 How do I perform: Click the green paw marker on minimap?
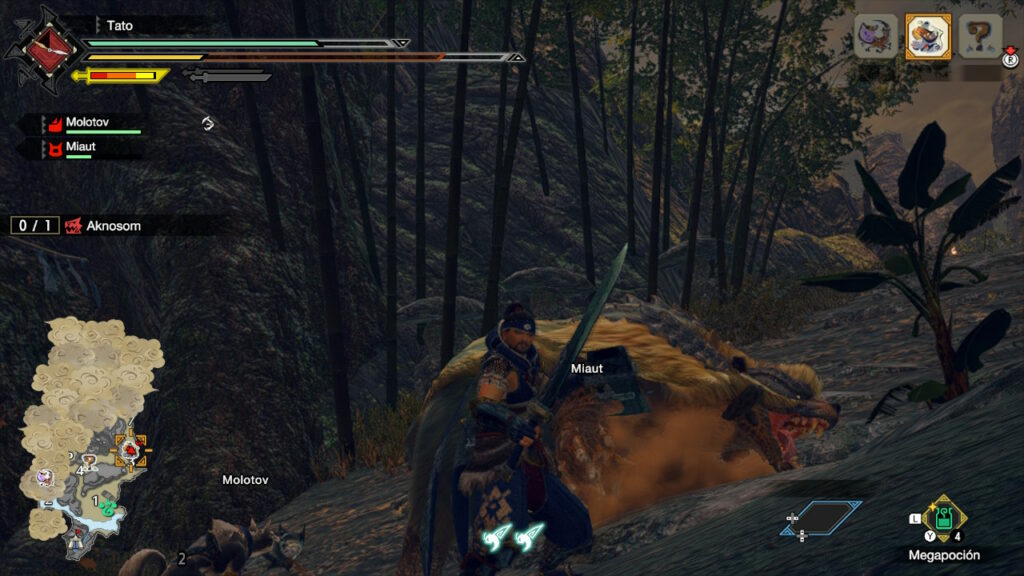tap(108, 507)
